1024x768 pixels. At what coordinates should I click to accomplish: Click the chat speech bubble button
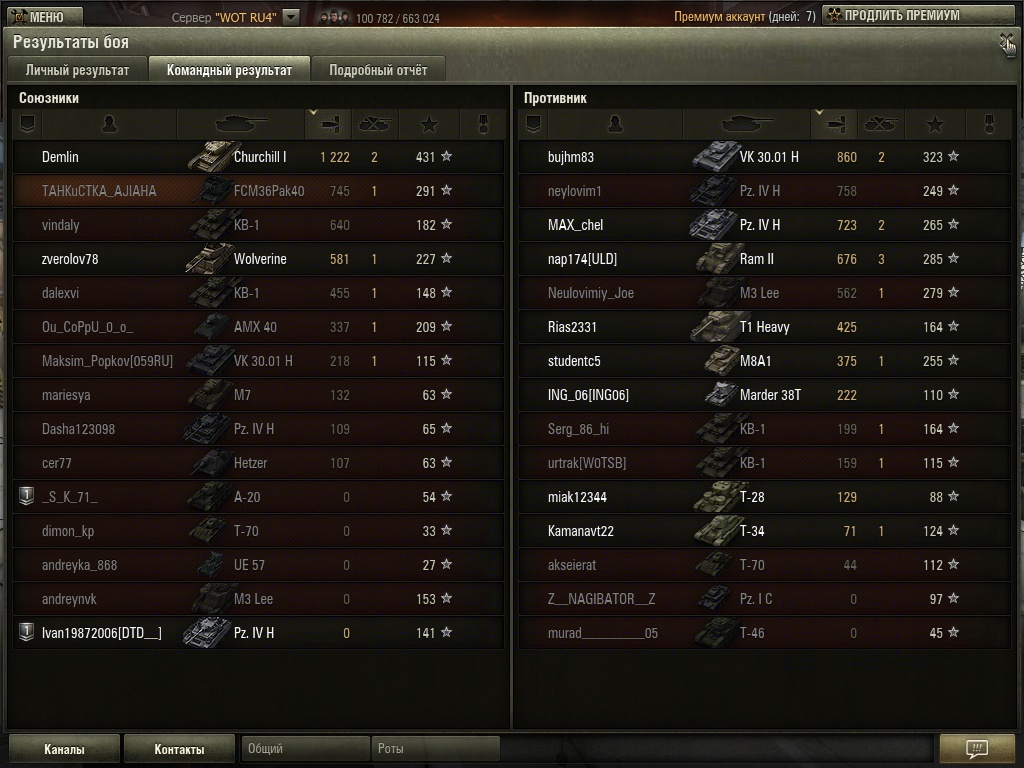(977, 749)
